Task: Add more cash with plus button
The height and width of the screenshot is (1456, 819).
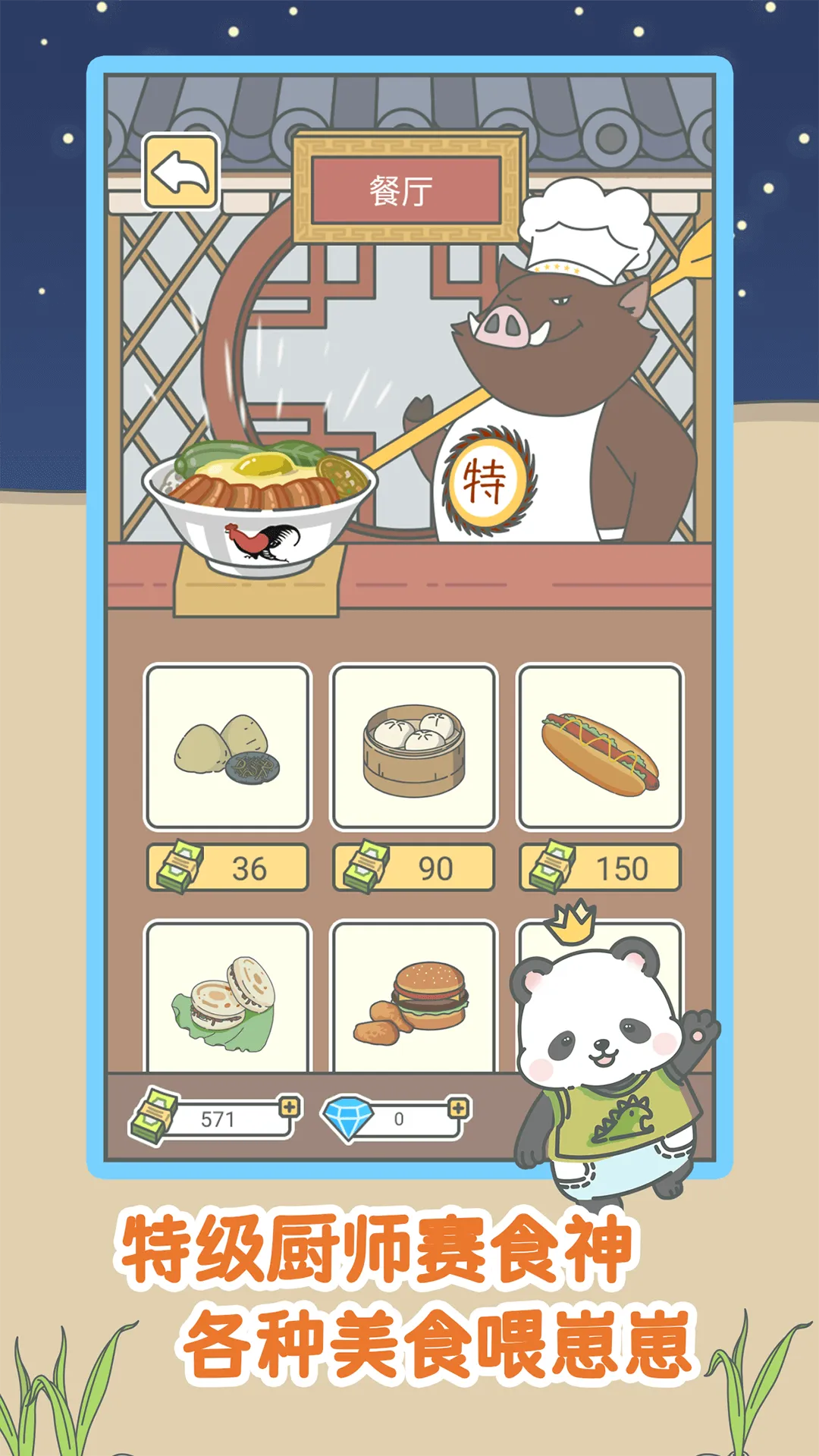Action: [290, 1107]
